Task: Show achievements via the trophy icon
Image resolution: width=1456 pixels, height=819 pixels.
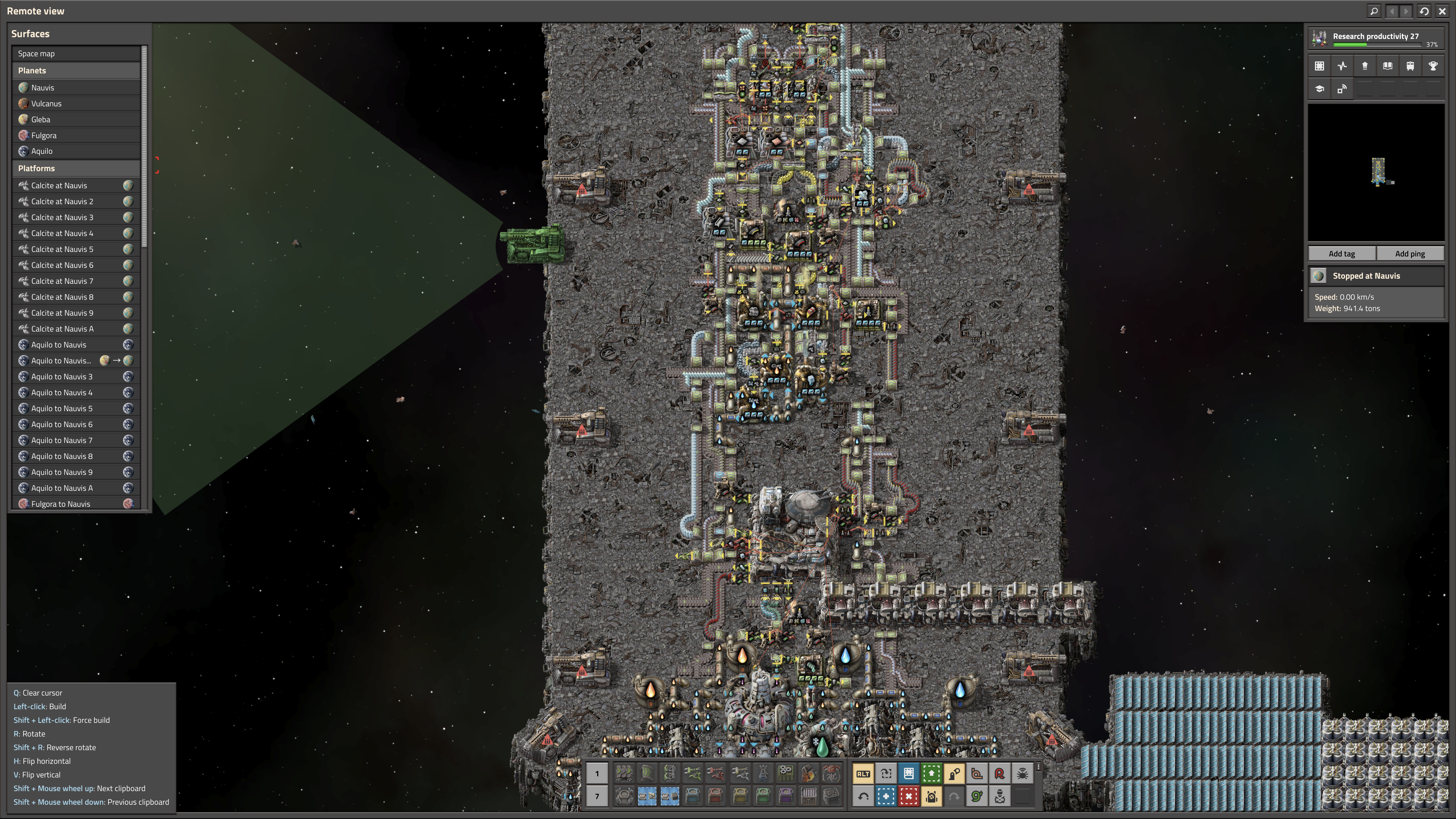Action: tap(1433, 66)
